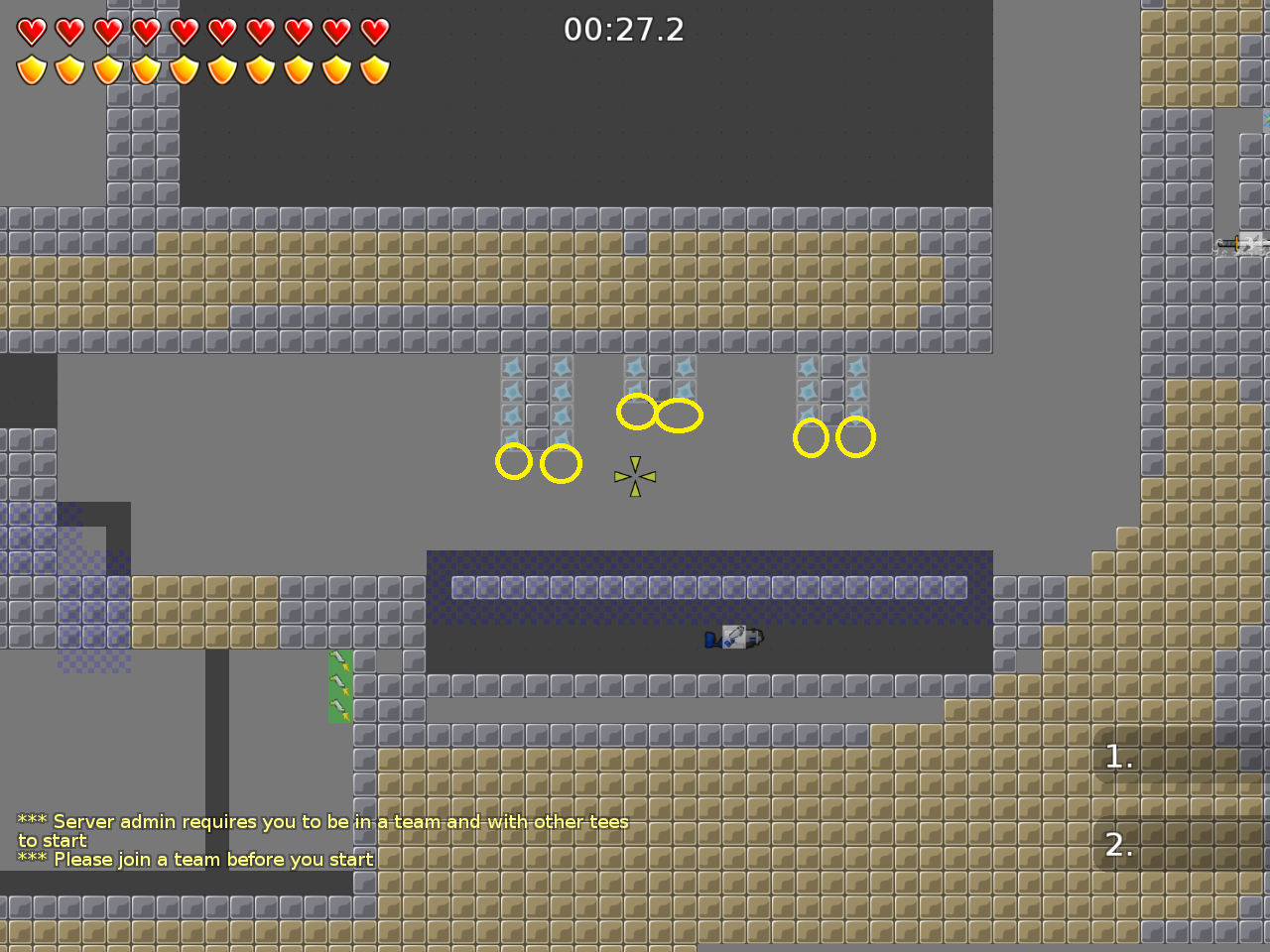Click a green laser tile on the left wall
Screen dimensions: 1270x952
[x=340, y=684]
